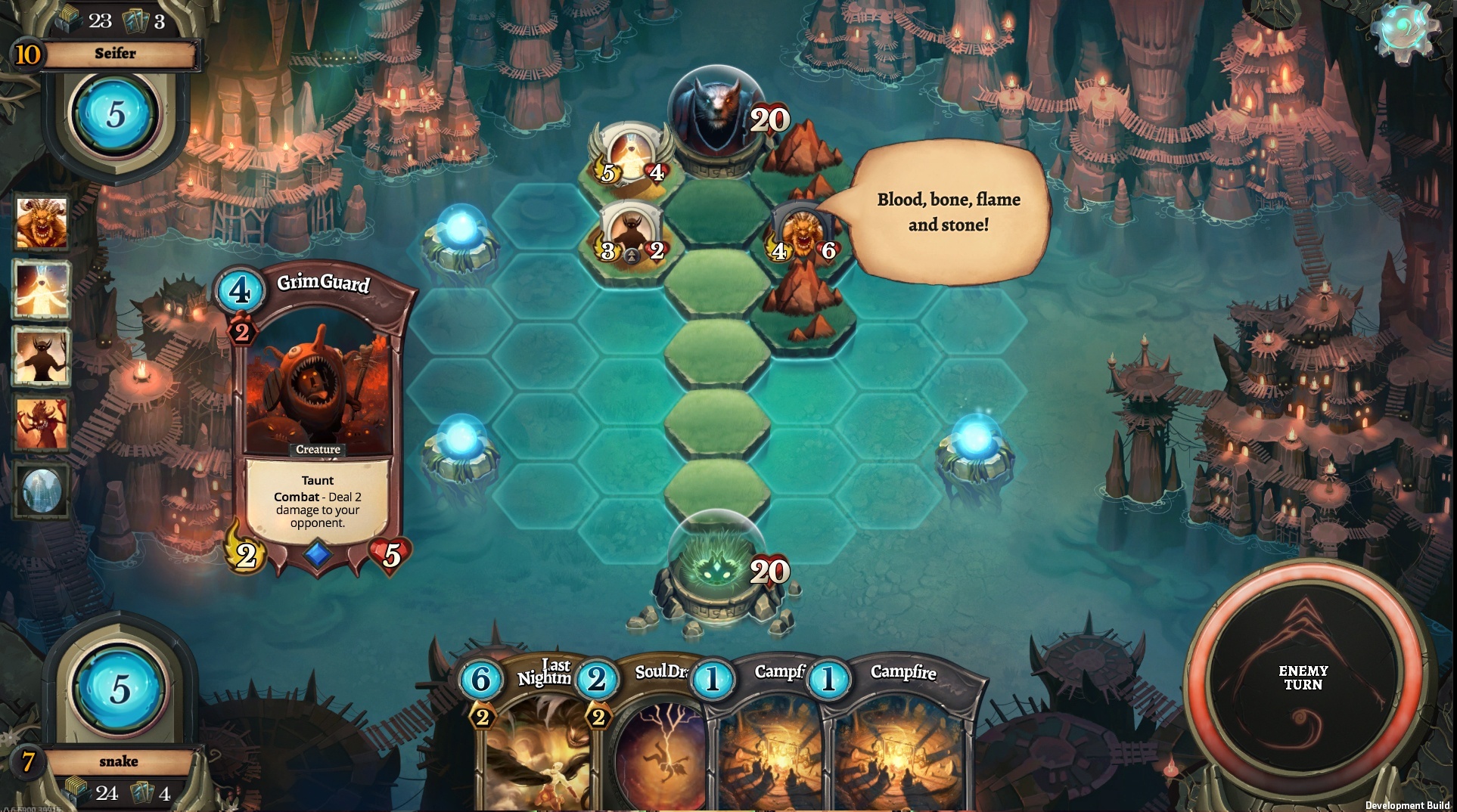The height and width of the screenshot is (812, 1457).
Task: Click Seifer's nameplate banner
Action: (115, 53)
